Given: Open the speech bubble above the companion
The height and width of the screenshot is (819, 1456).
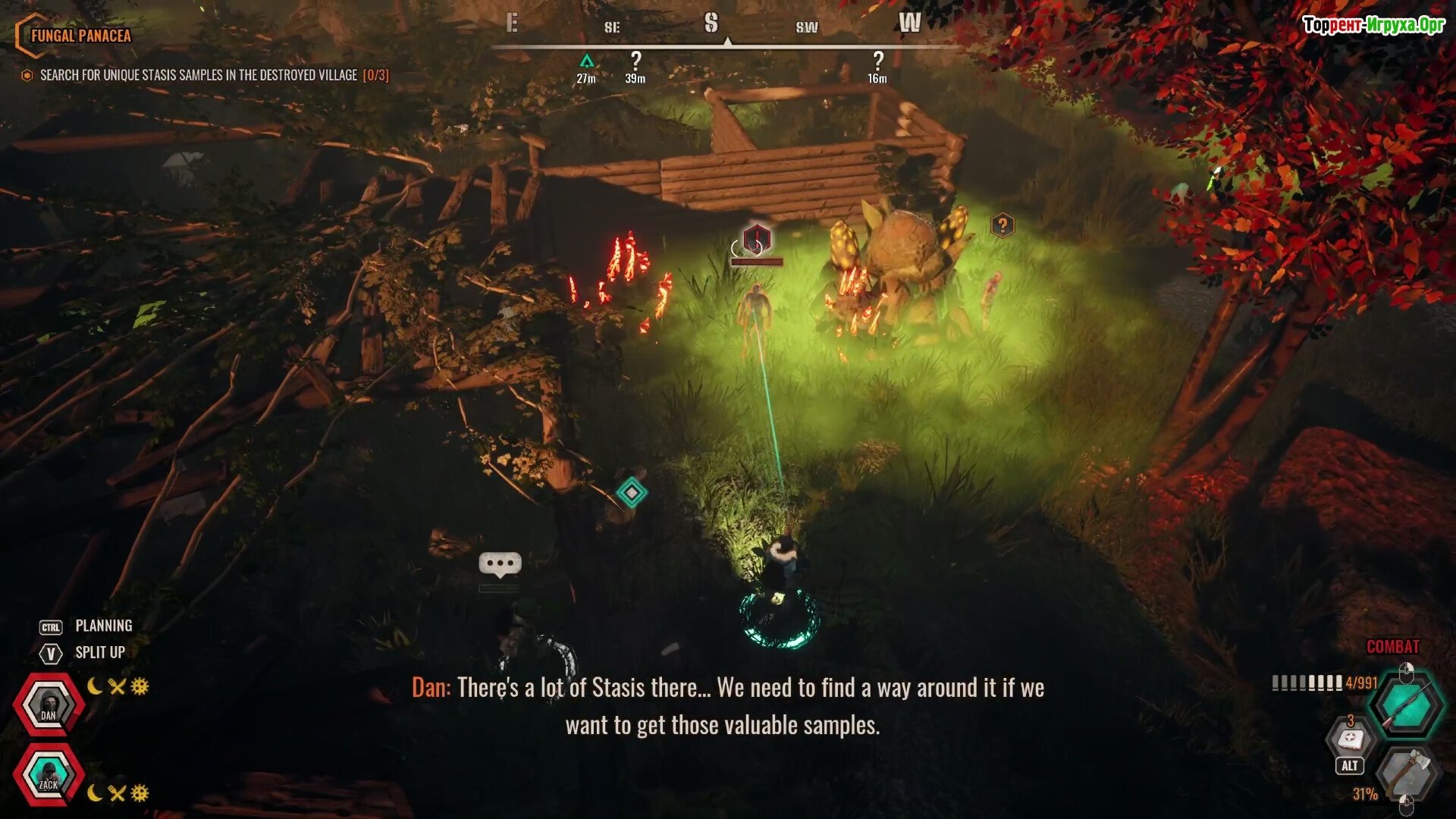Looking at the screenshot, I should (x=500, y=563).
